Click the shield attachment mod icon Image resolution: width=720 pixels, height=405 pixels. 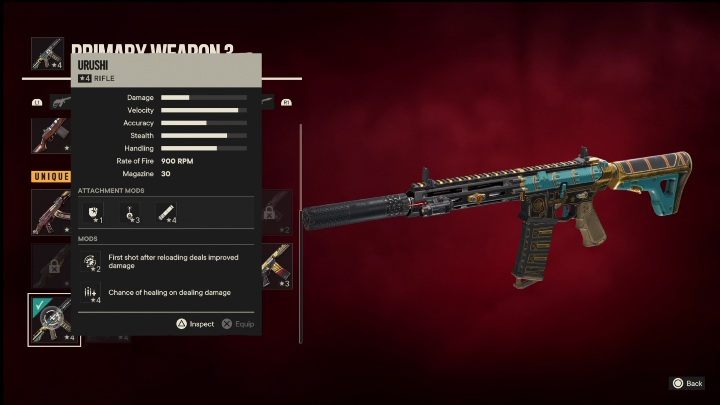tap(92, 212)
